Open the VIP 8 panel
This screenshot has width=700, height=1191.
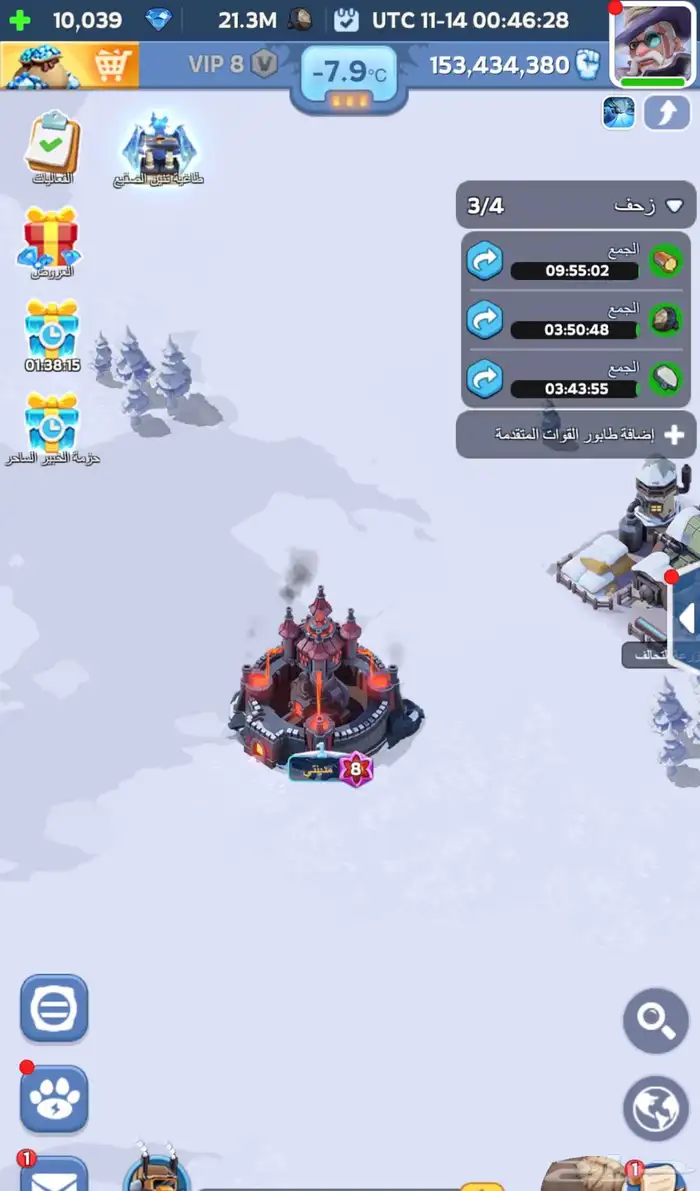tap(232, 65)
